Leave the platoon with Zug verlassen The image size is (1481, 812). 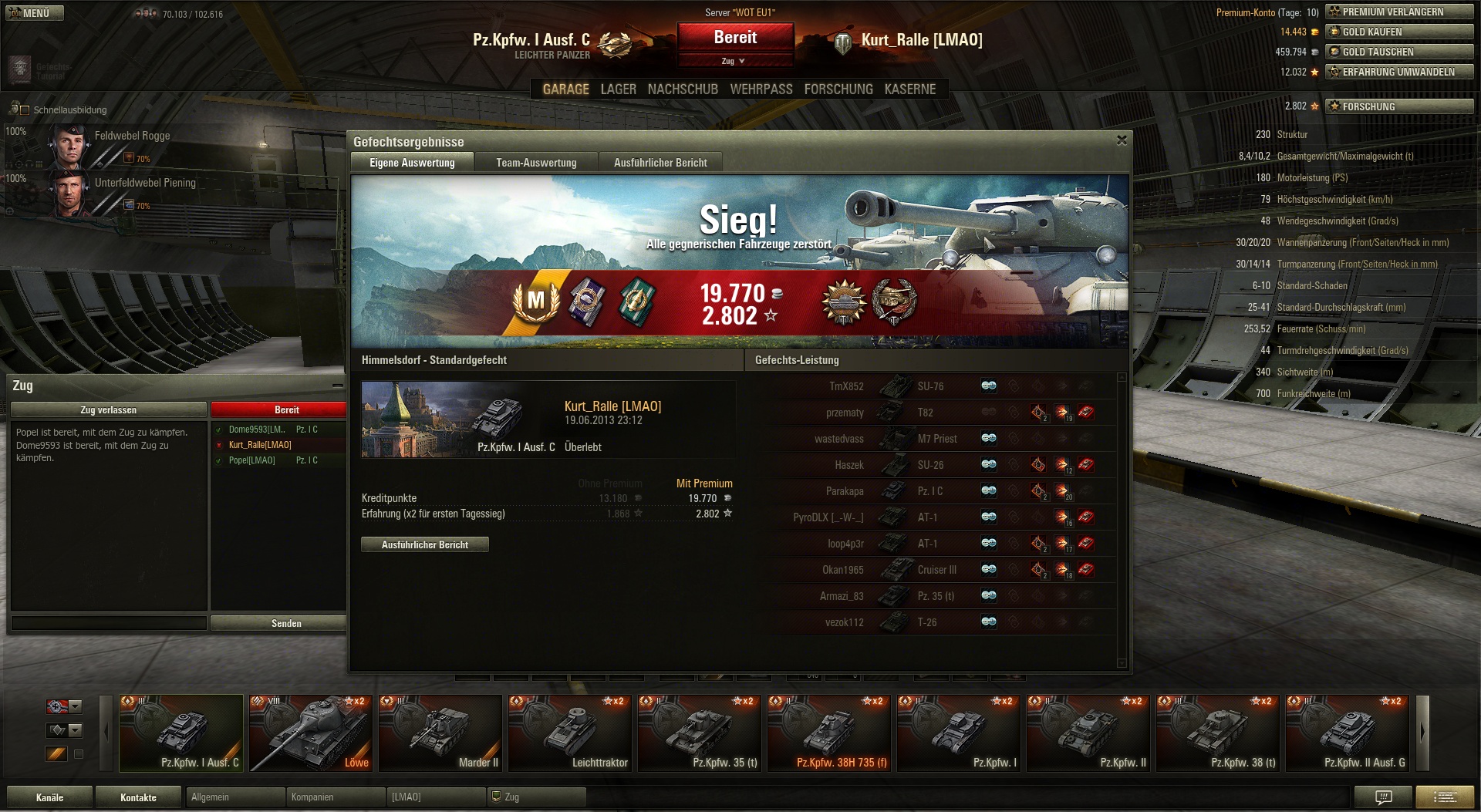point(108,410)
